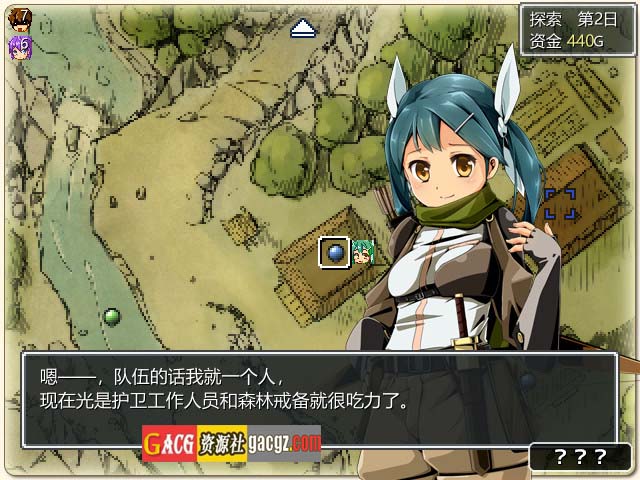Choose the highlighted blue orb map node
This screenshot has height=480, width=640.
point(334,253)
